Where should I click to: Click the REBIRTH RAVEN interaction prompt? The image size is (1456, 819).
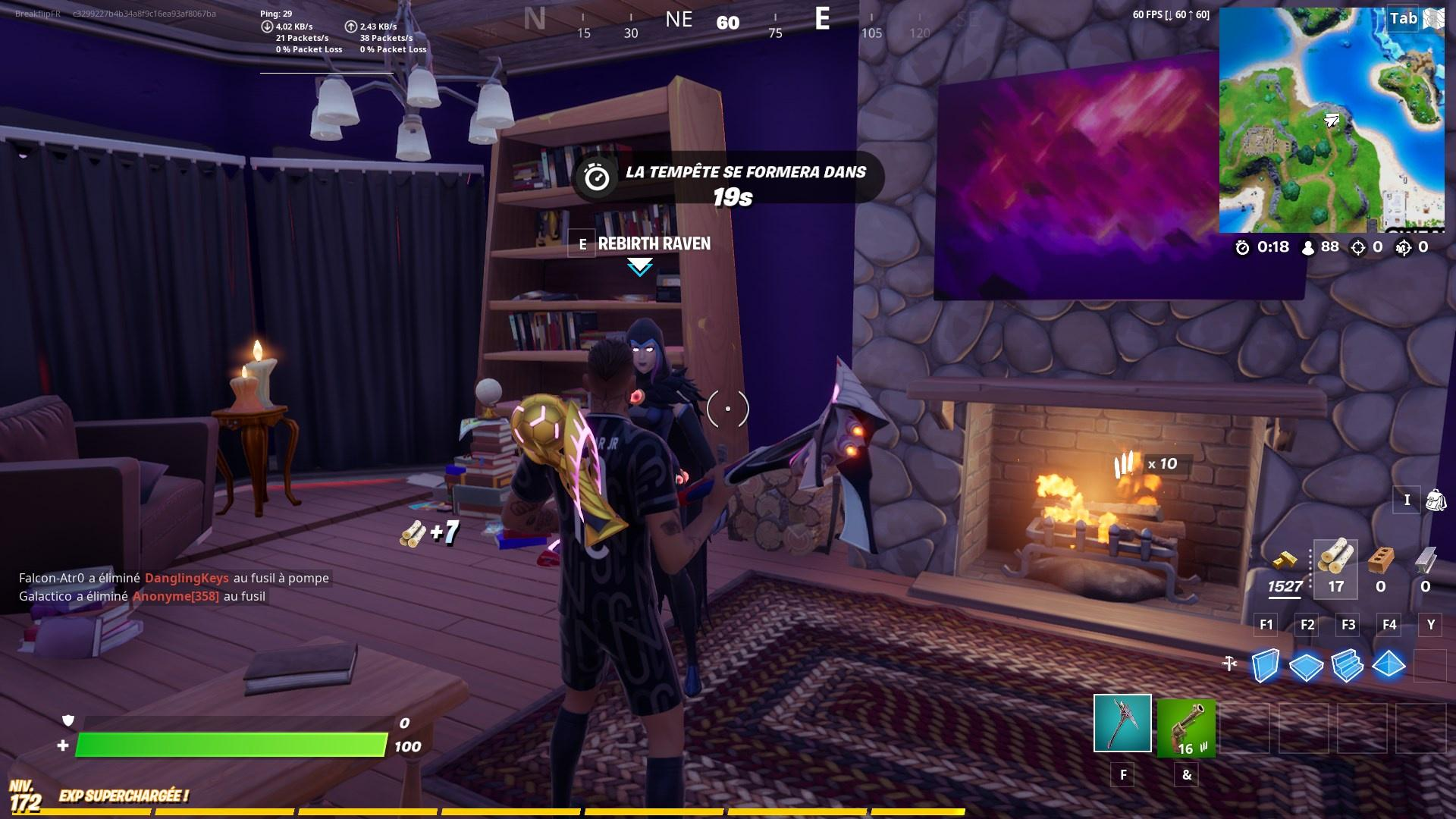[654, 243]
